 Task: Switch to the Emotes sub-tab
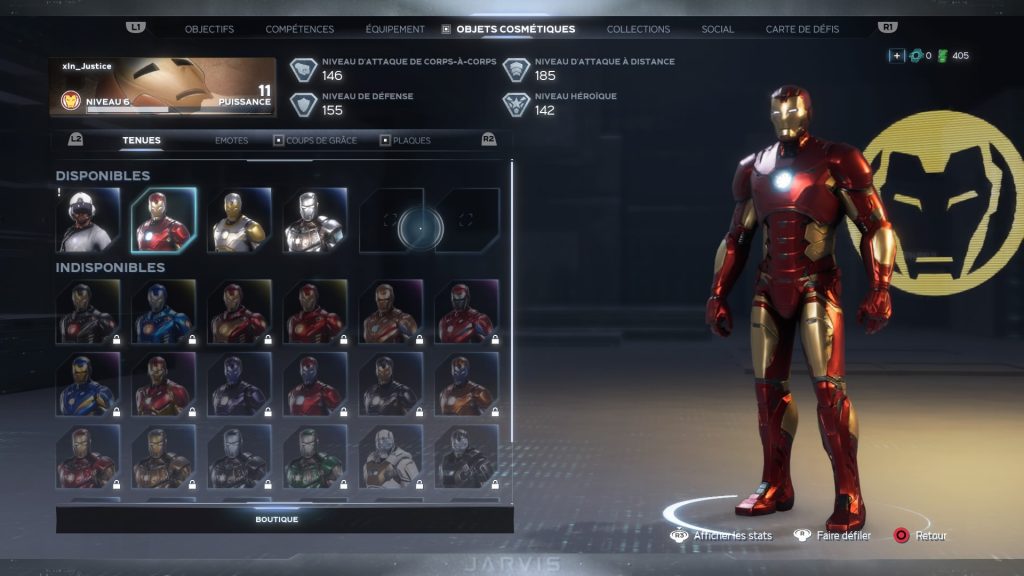click(231, 140)
